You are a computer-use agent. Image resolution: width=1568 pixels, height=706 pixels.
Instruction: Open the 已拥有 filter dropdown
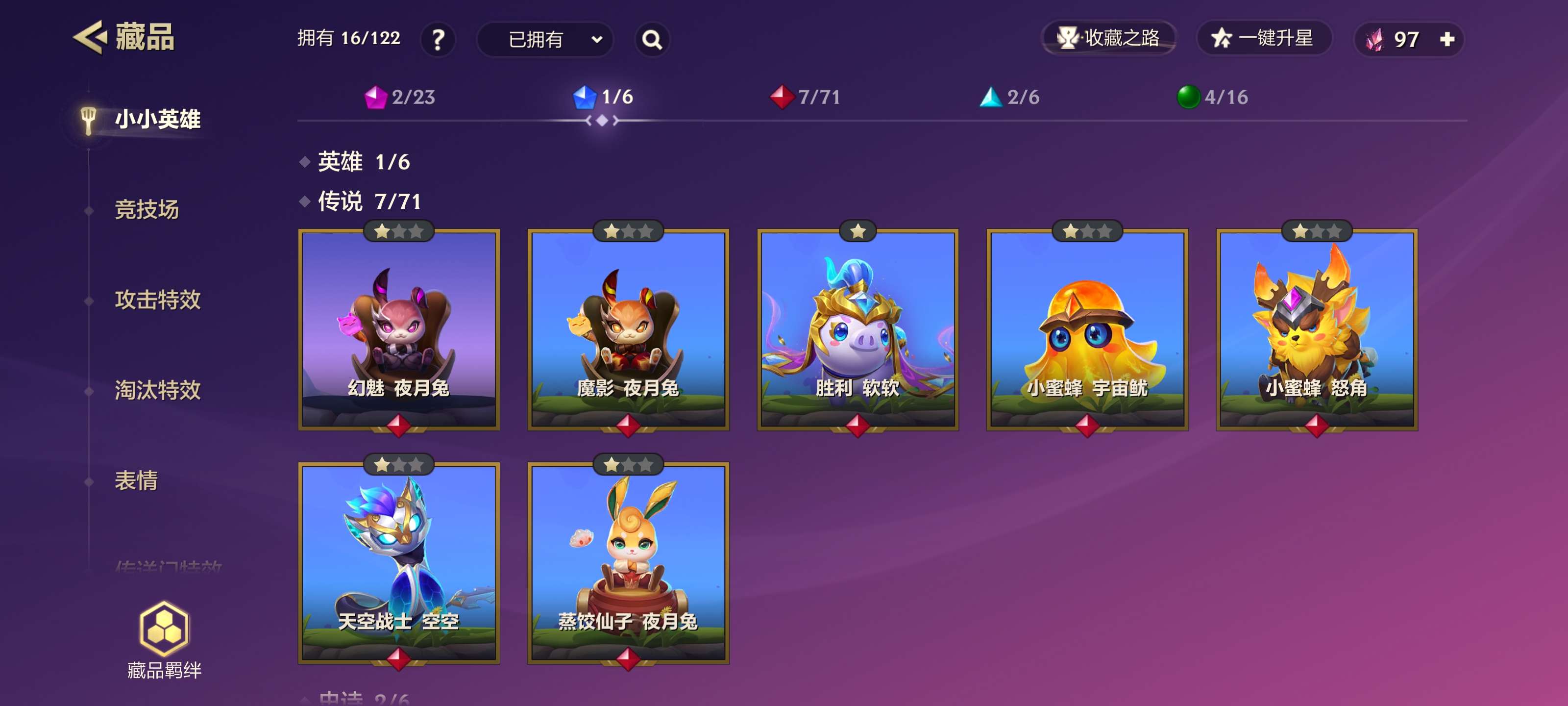coord(545,40)
